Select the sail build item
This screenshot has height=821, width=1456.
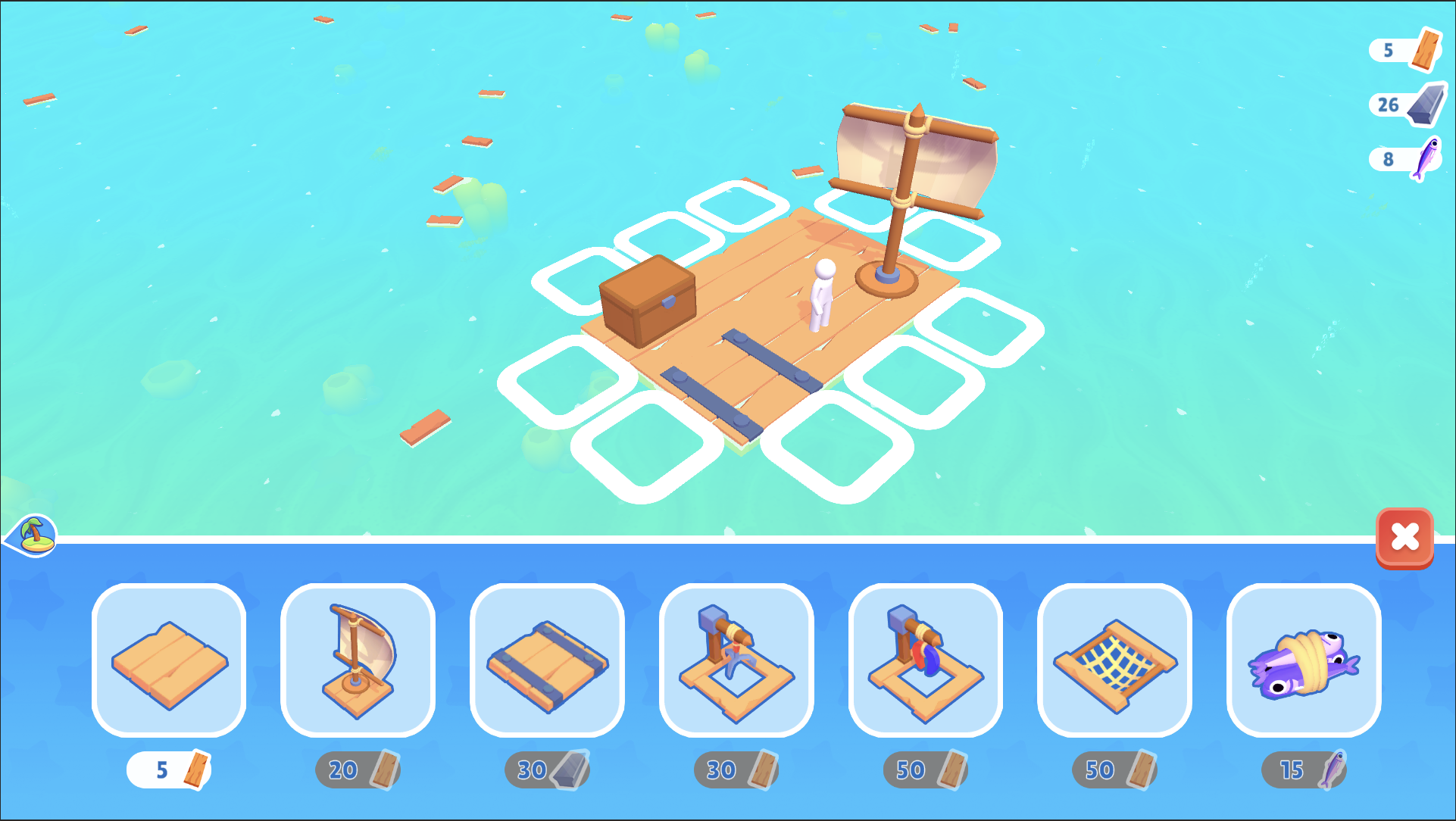click(358, 659)
